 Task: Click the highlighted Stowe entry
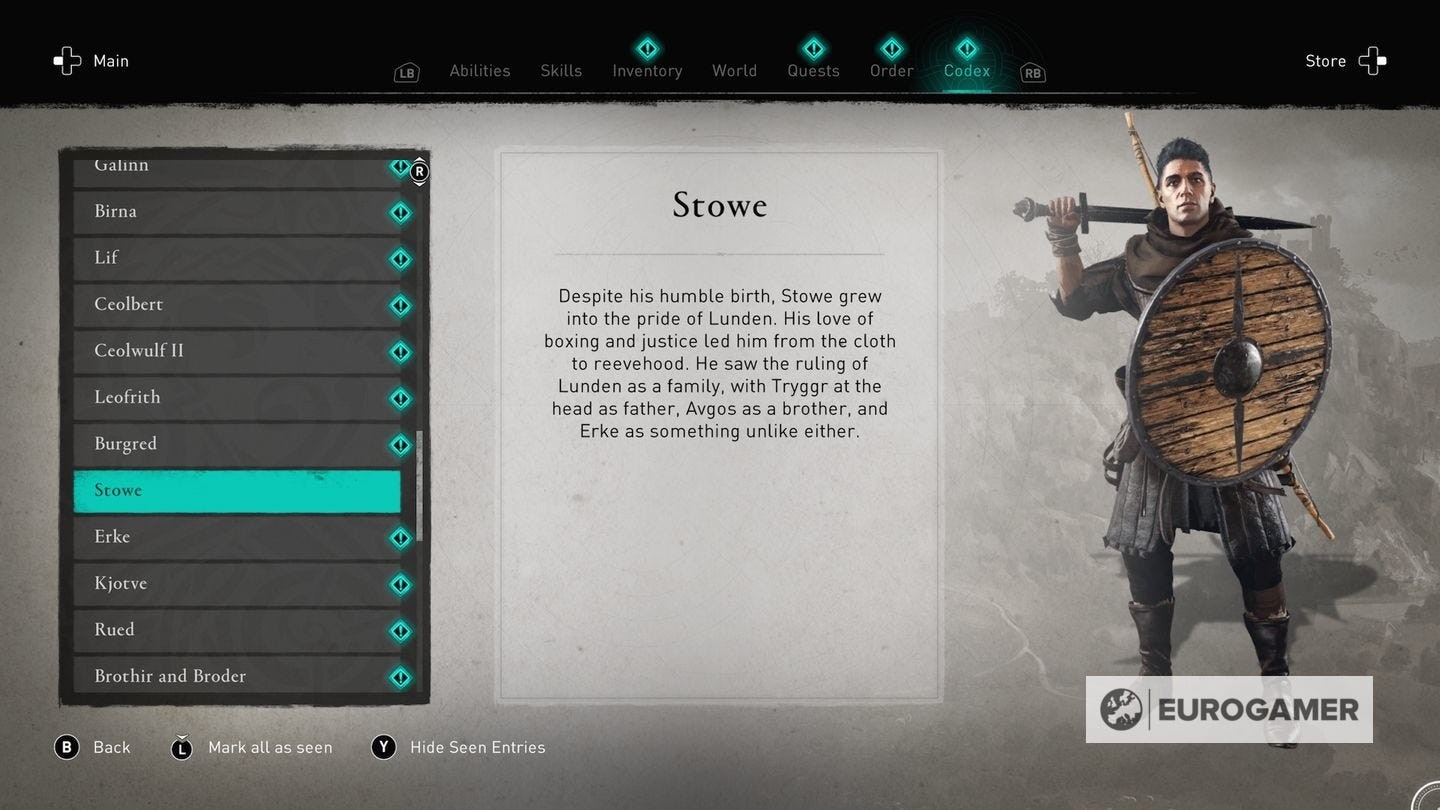point(237,491)
